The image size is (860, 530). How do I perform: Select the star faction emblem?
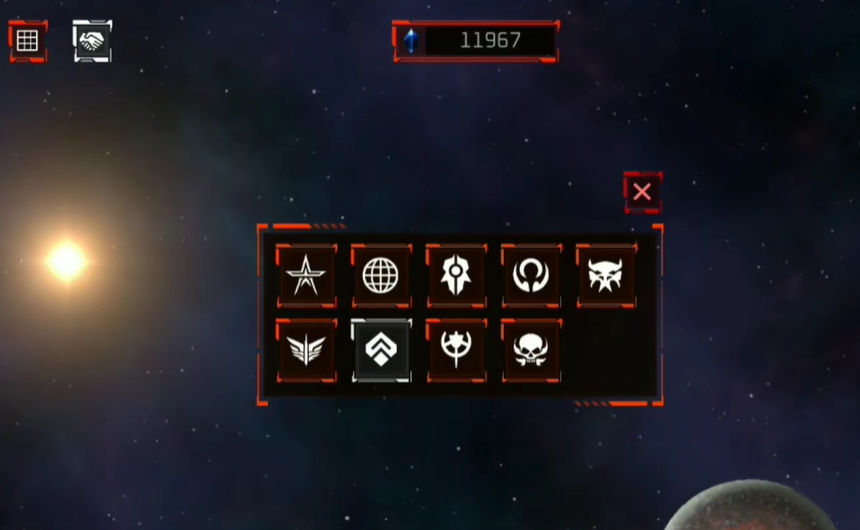tap(306, 275)
